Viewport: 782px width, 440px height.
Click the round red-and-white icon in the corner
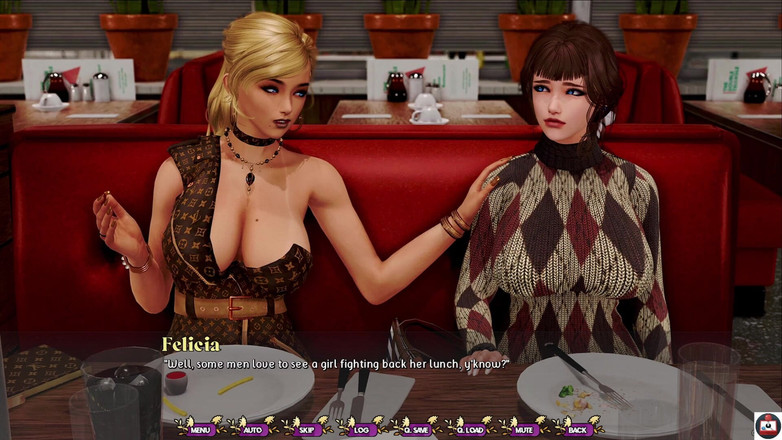pyautogui.click(x=767, y=424)
